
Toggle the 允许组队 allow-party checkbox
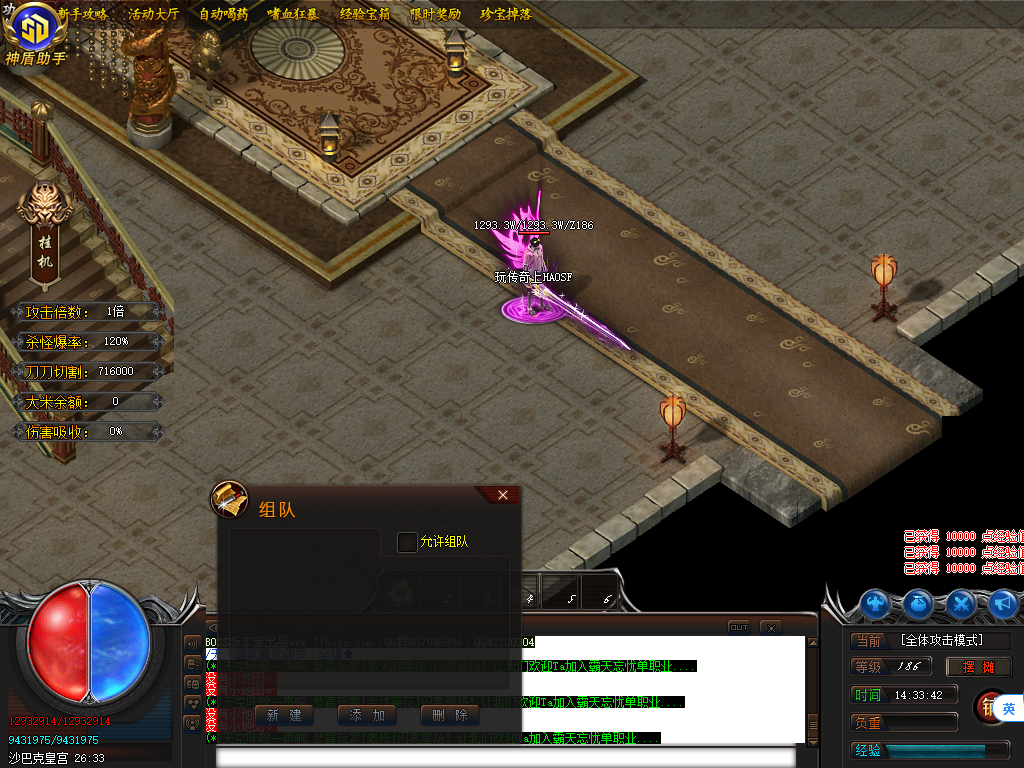click(x=407, y=542)
